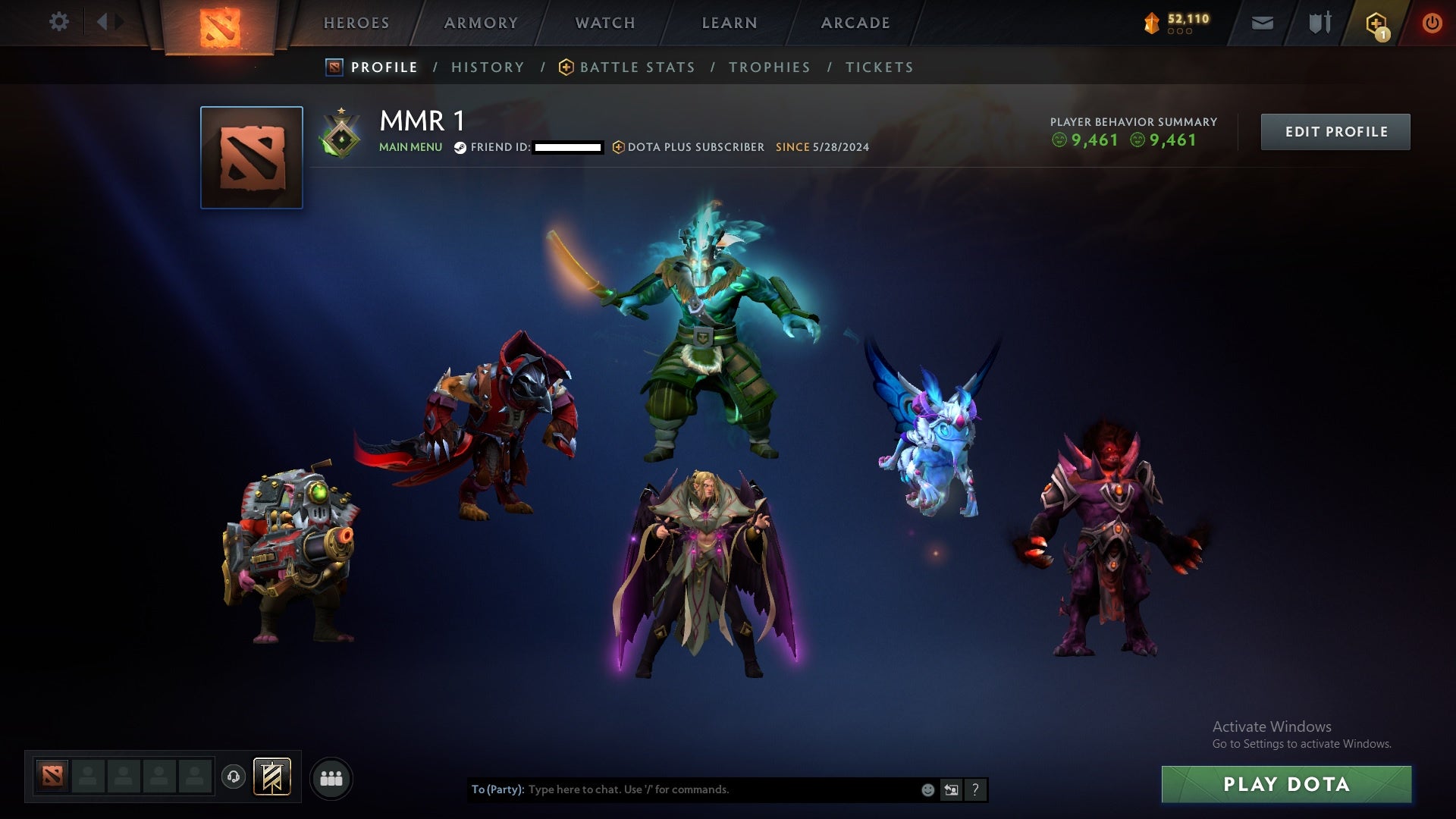
Task: Open chat channel selector labeled To (Party)
Action: [x=497, y=789]
